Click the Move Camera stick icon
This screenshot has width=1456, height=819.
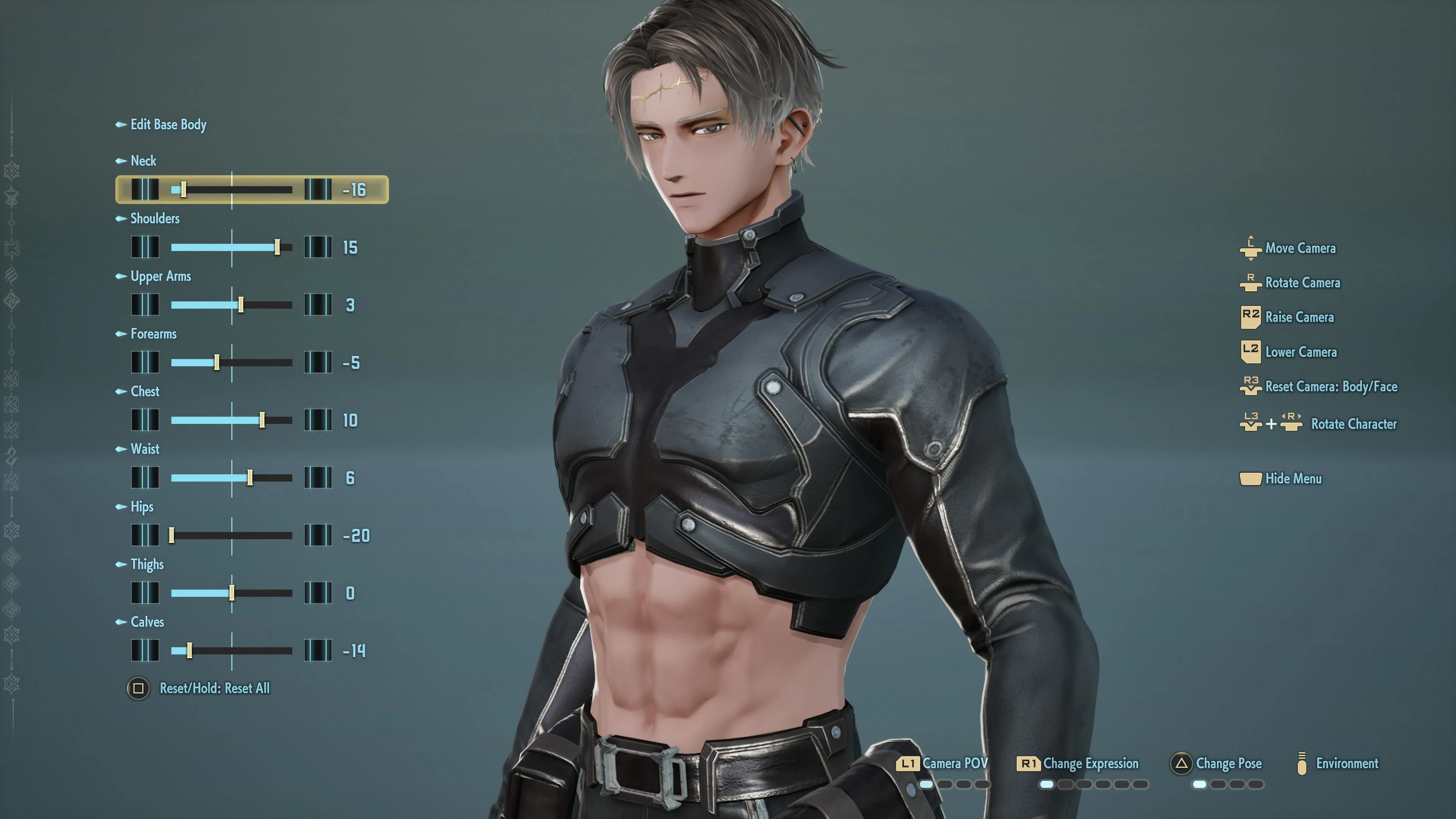(x=1251, y=248)
